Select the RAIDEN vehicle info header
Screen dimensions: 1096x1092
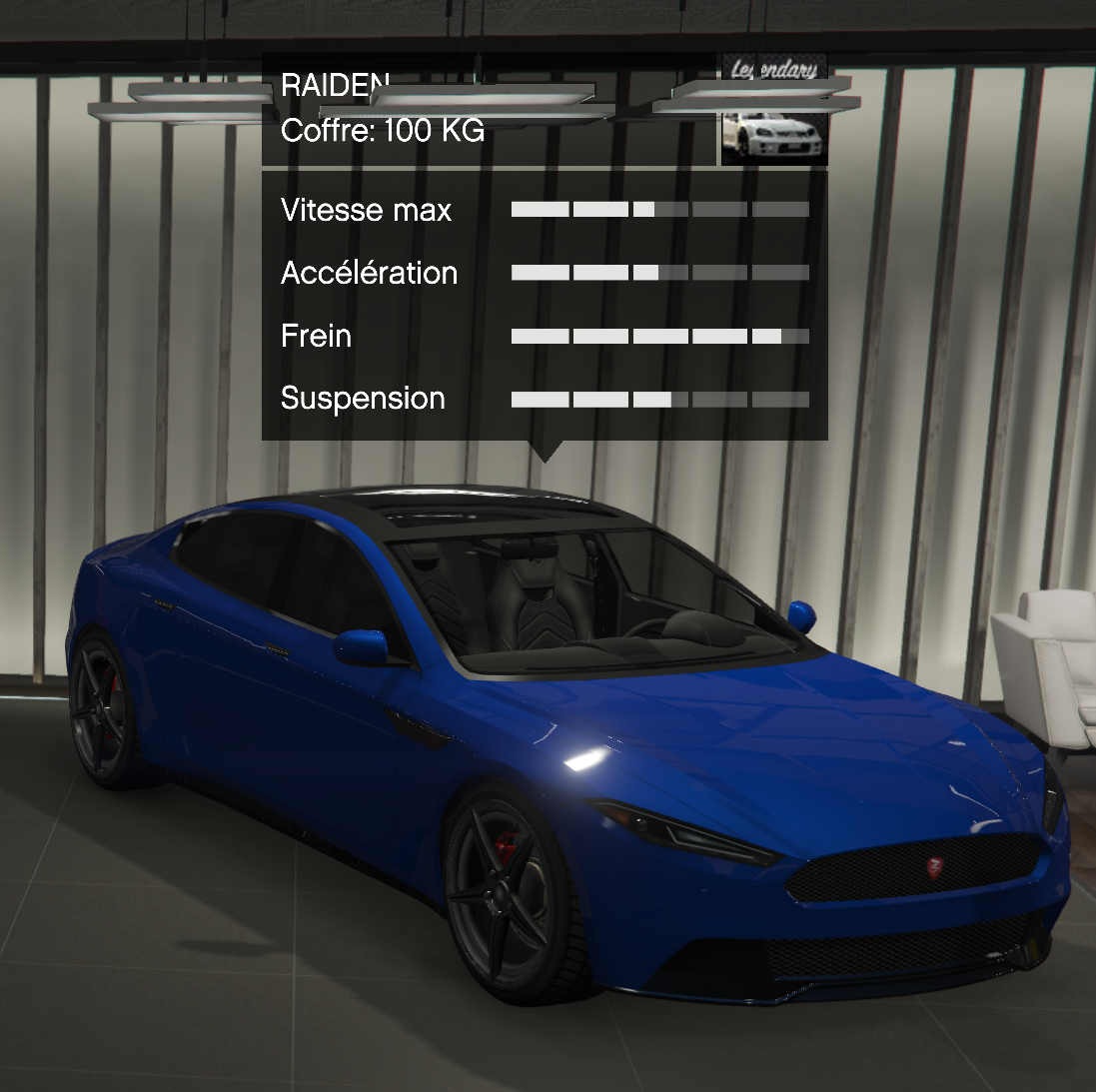[489, 109]
